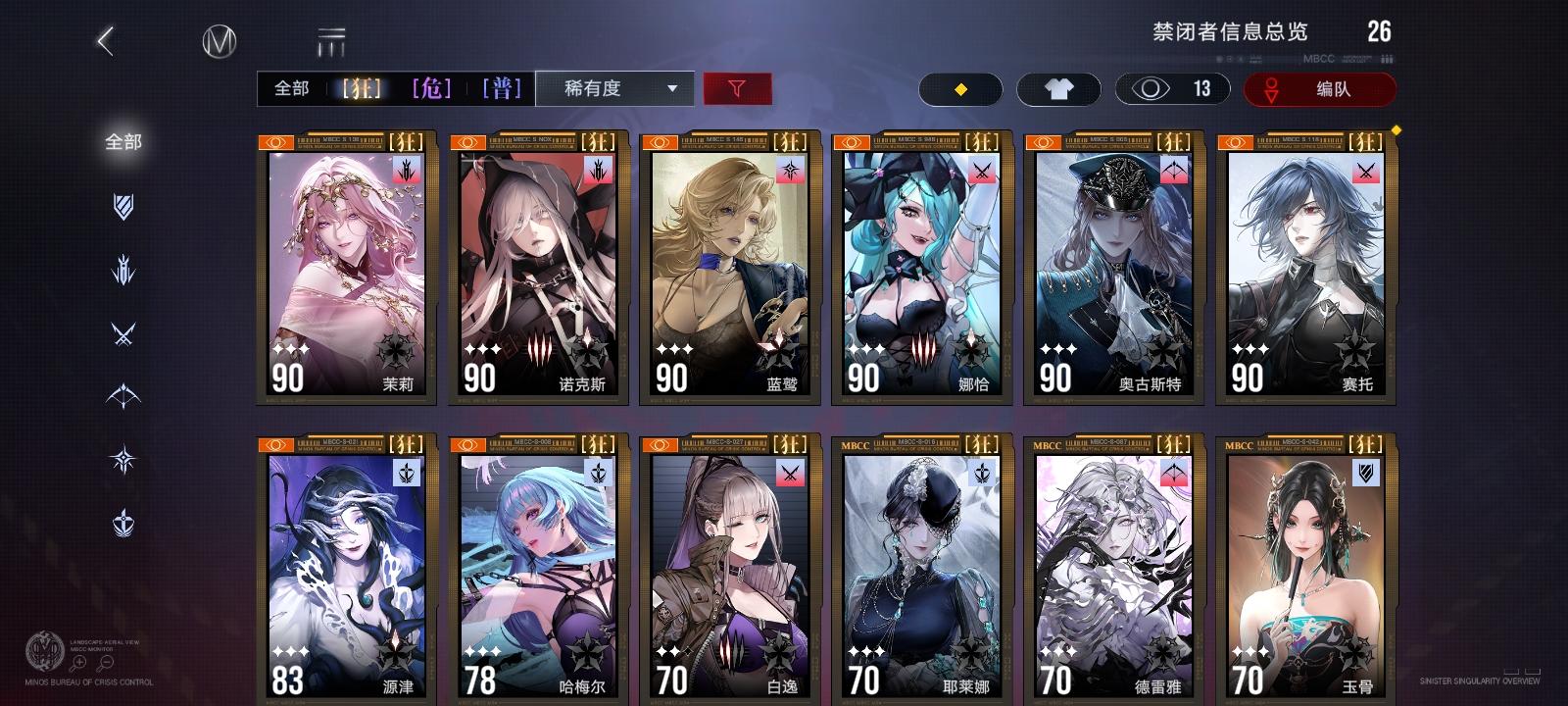Open the 稀有度 rarity dropdown
This screenshot has height=706, width=1568.
tap(593, 89)
